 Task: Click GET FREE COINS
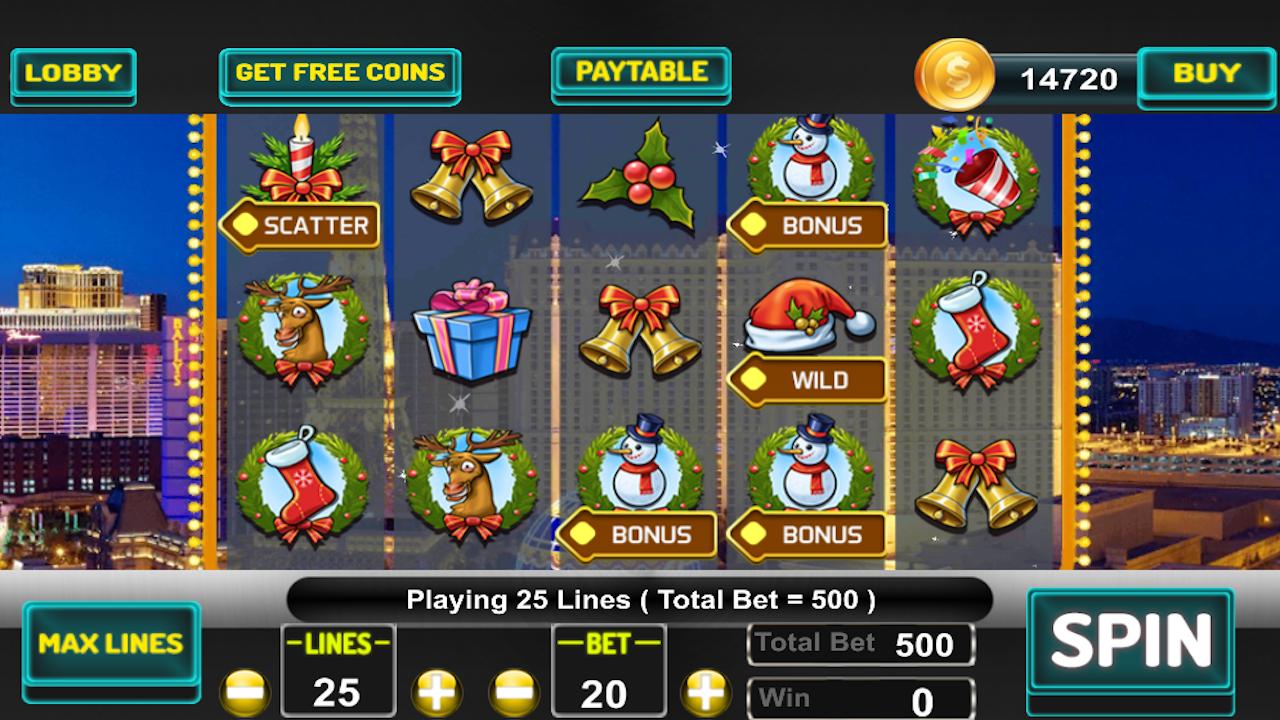pyautogui.click(x=340, y=73)
